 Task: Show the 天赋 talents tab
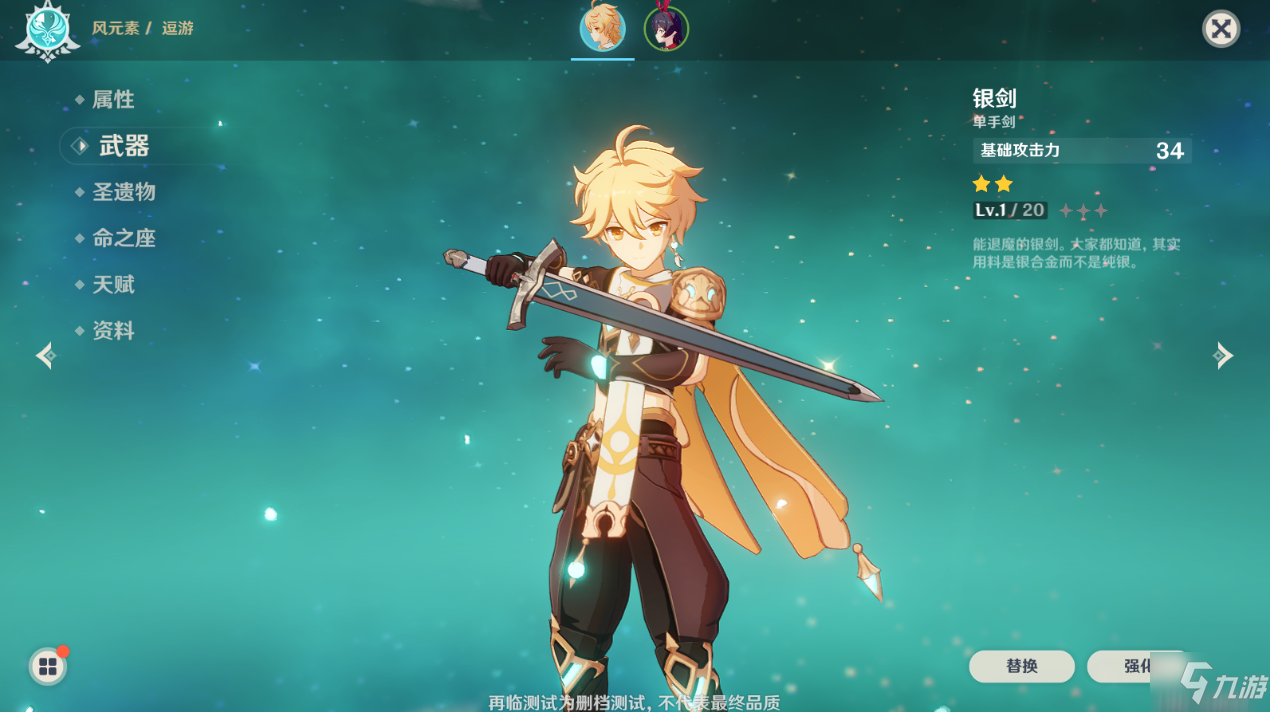[x=113, y=285]
